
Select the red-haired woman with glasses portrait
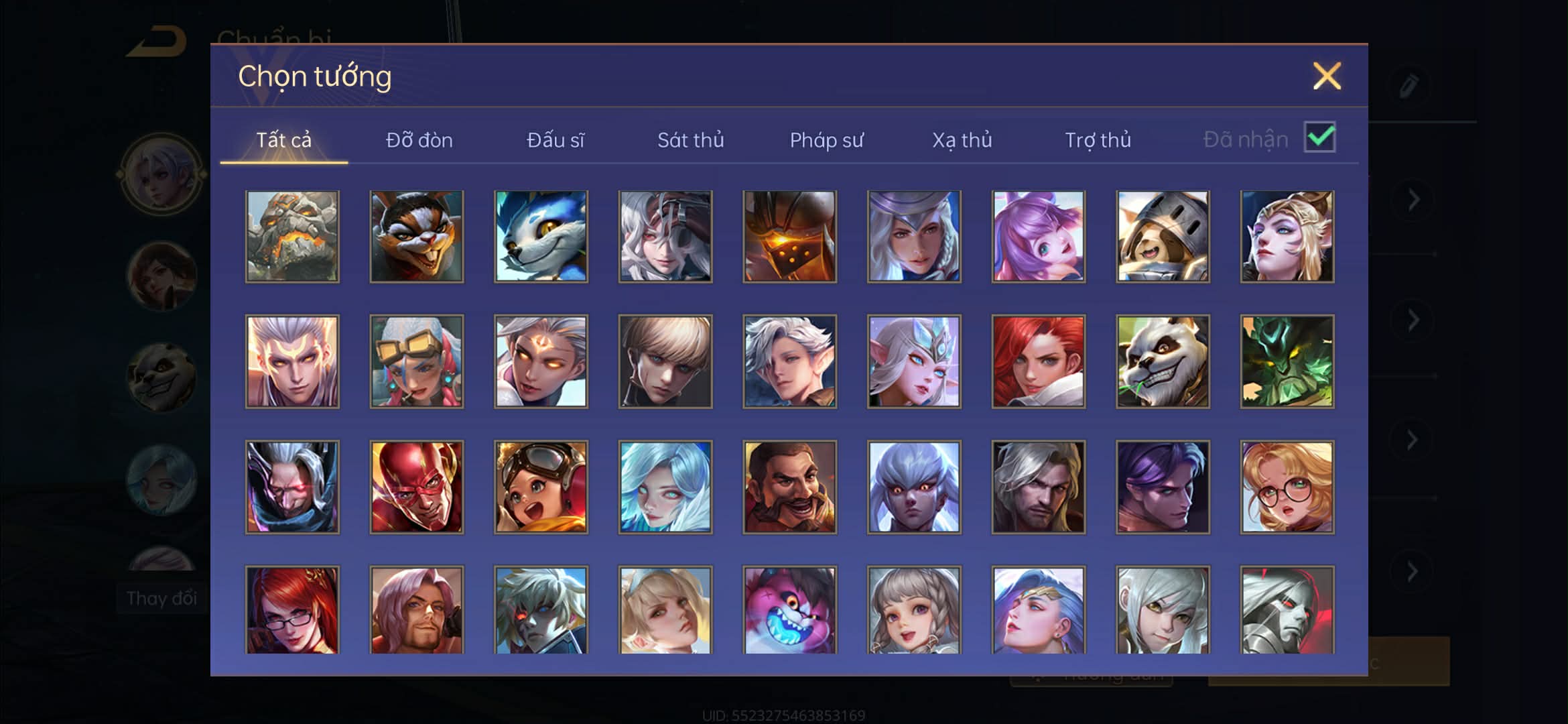pos(292,609)
